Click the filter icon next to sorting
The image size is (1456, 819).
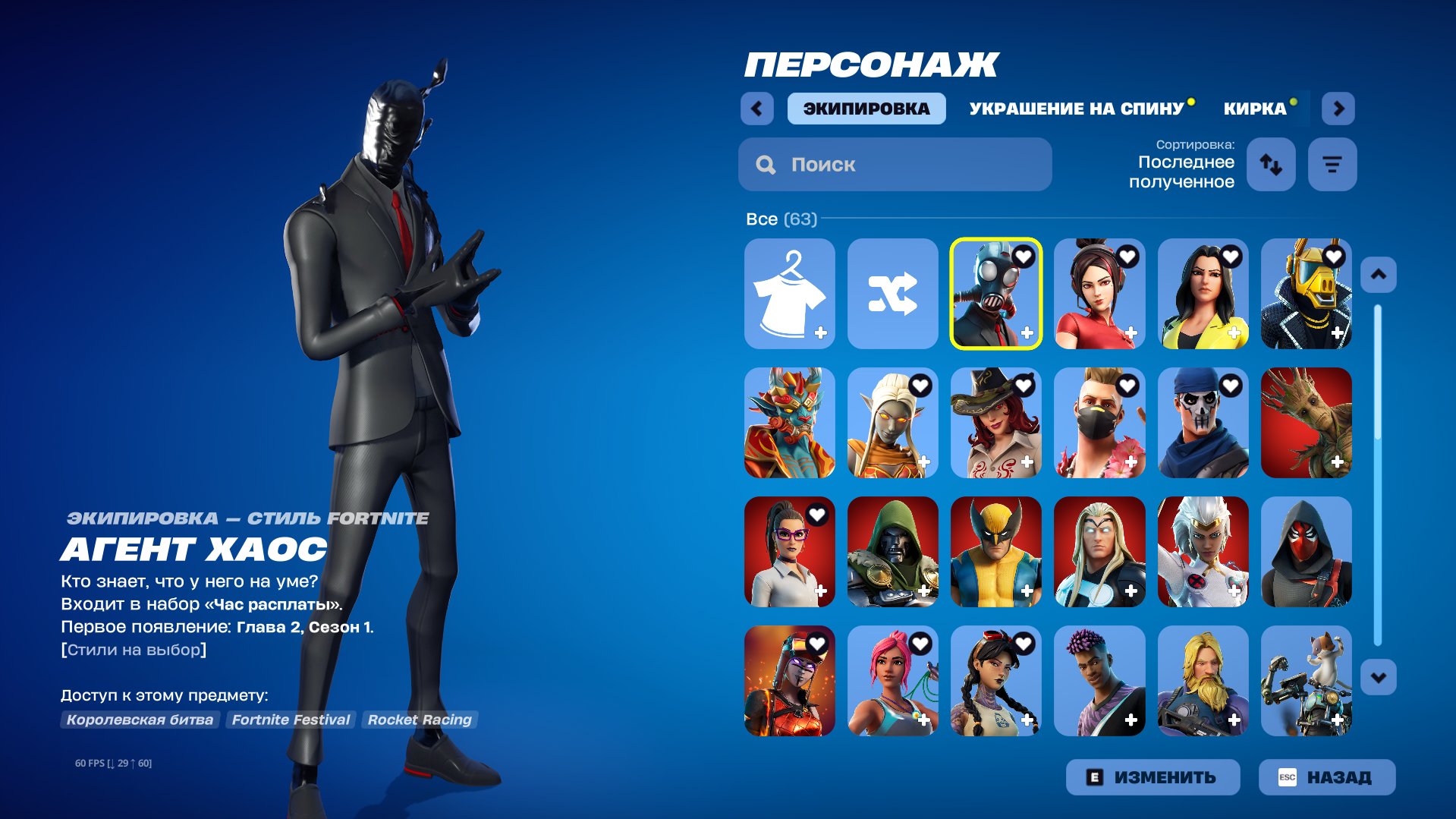tap(1332, 164)
